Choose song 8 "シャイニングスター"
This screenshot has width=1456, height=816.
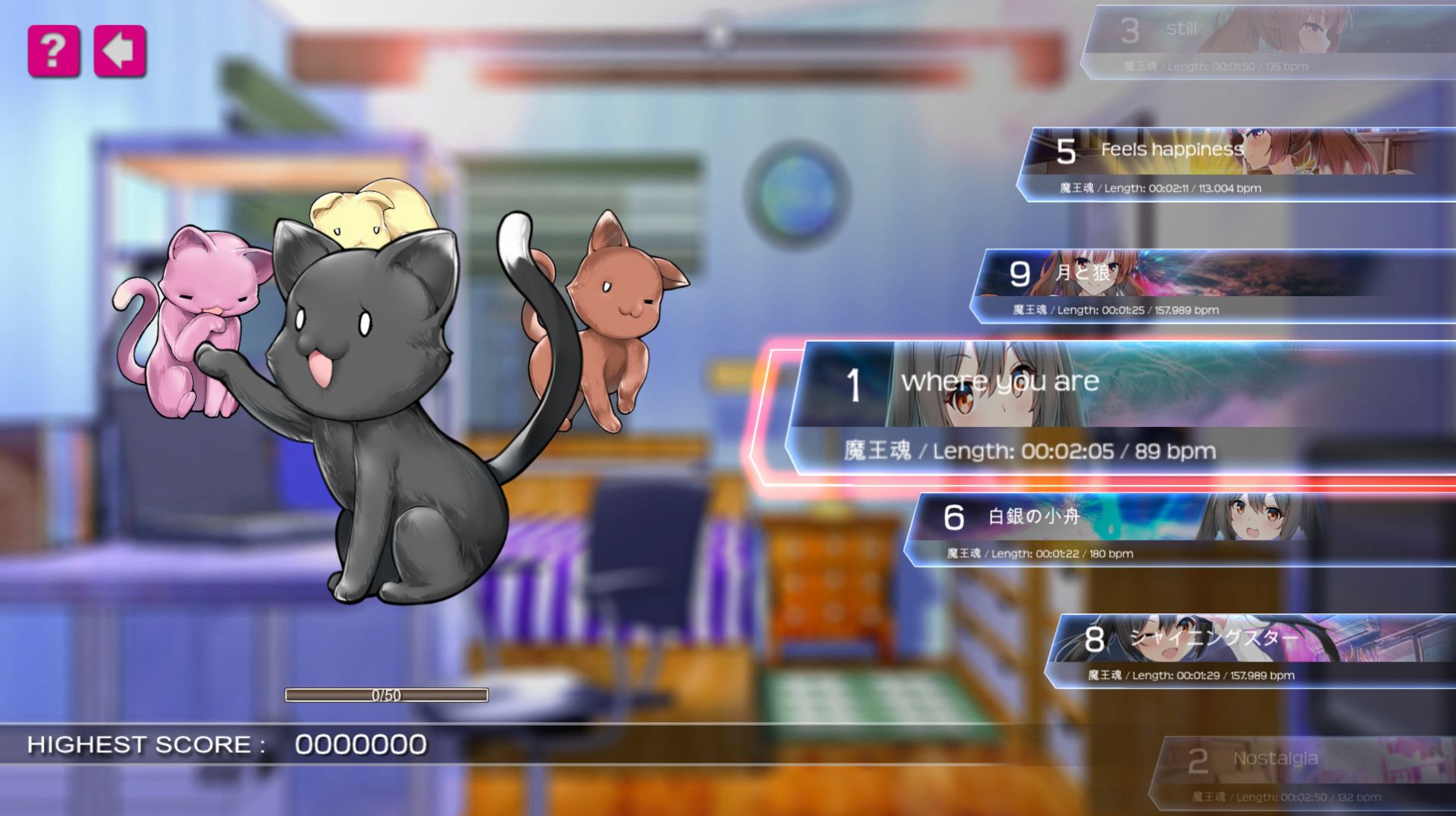click(1249, 651)
